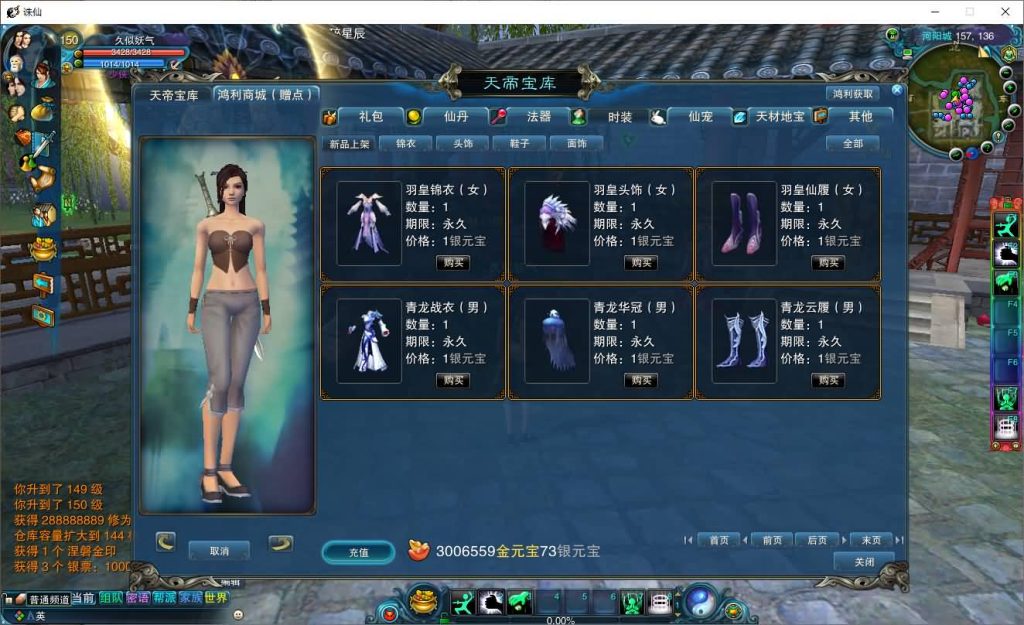This screenshot has width=1024, height=625.
Task: Switch to the 礼包 category tab
Action: 370,117
